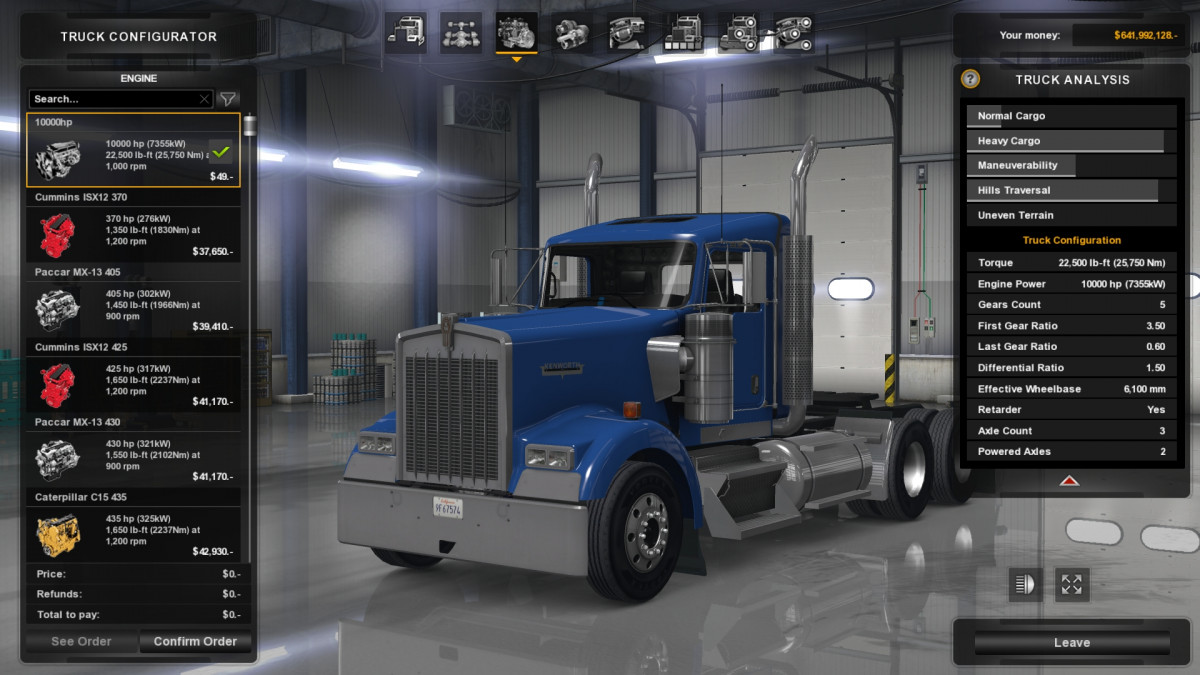1200x675 pixels.
Task: Confirm the order
Action: pyautogui.click(x=195, y=641)
